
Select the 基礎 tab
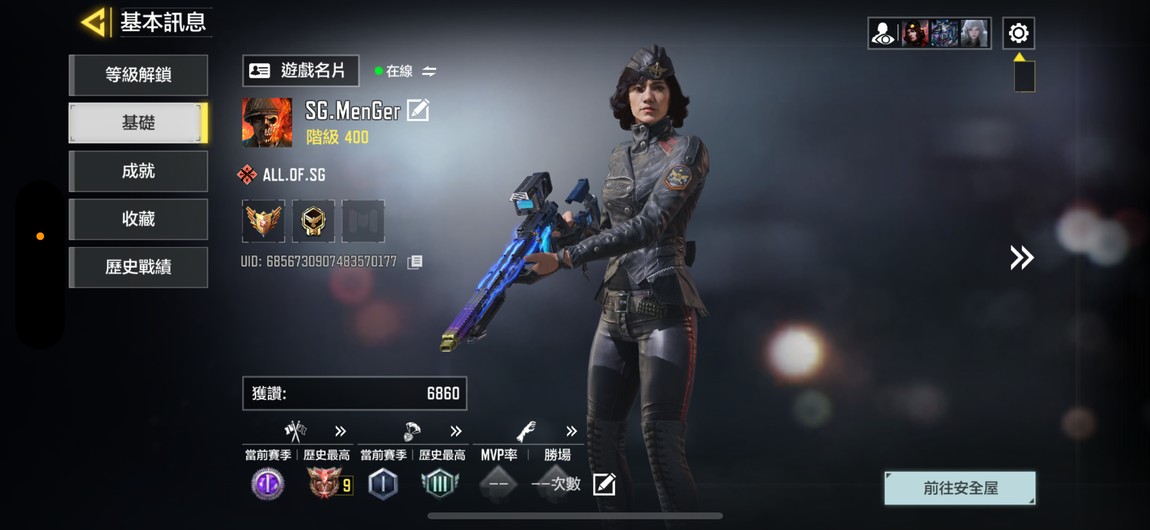138,123
